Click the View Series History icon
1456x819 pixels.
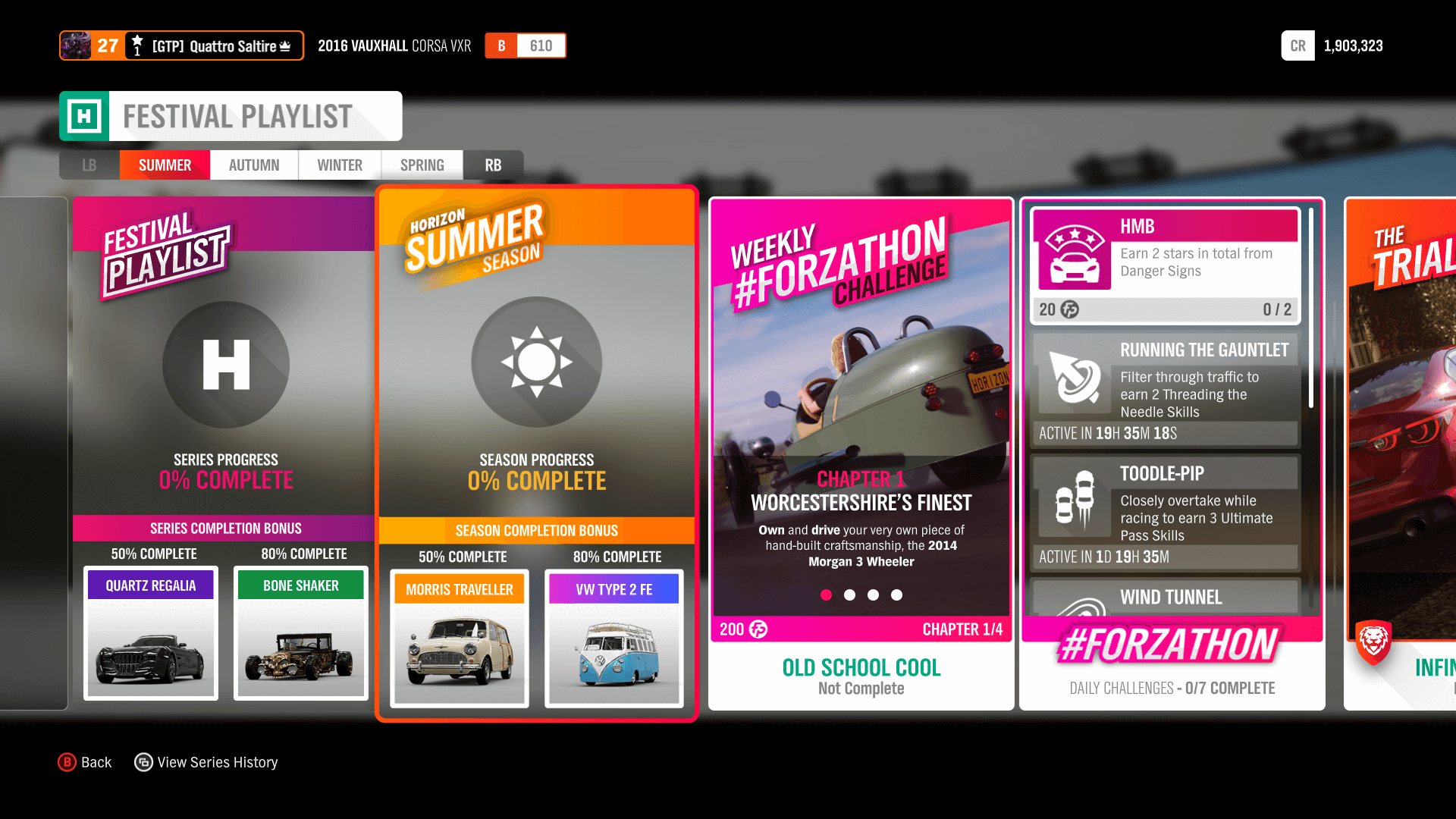click(143, 761)
